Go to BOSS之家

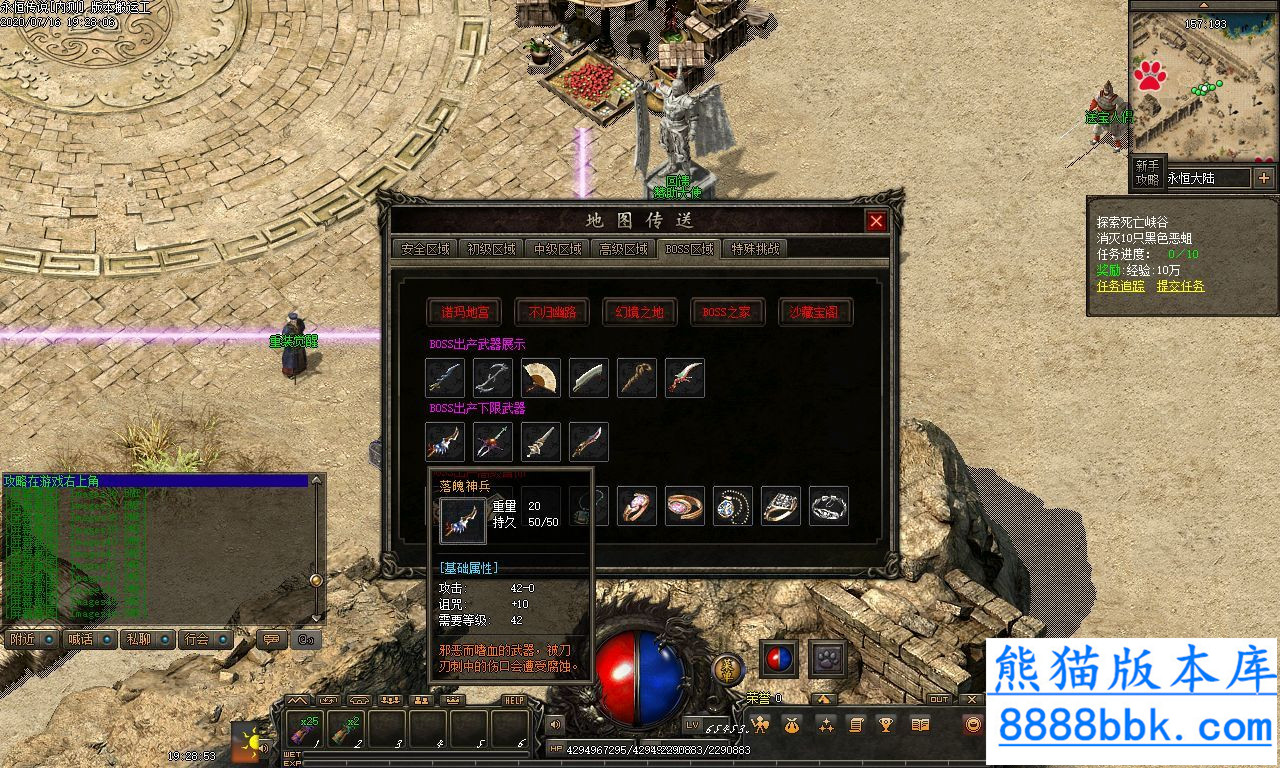pos(728,312)
